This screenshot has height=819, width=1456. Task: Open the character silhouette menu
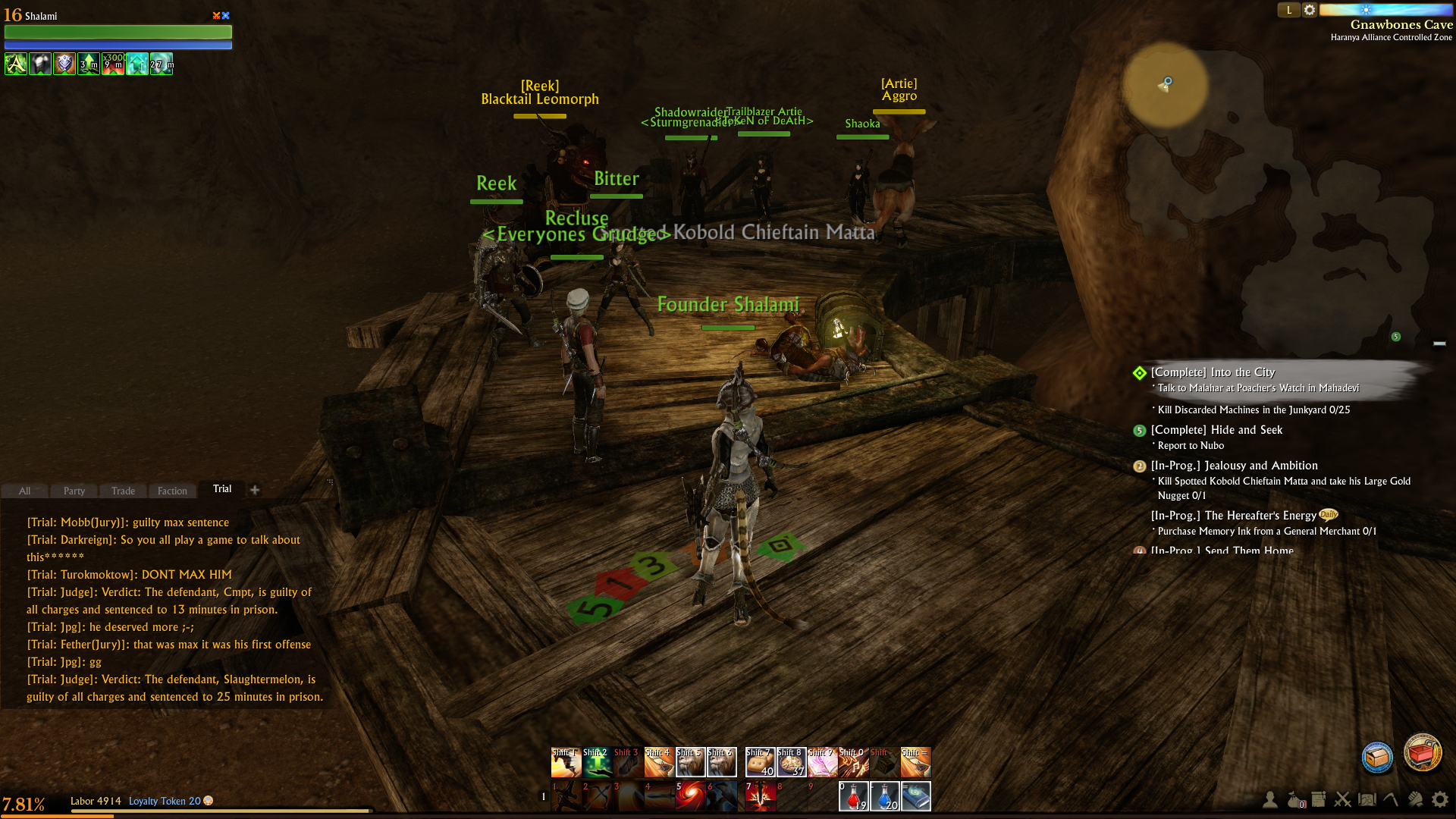click(x=1269, y=799)
